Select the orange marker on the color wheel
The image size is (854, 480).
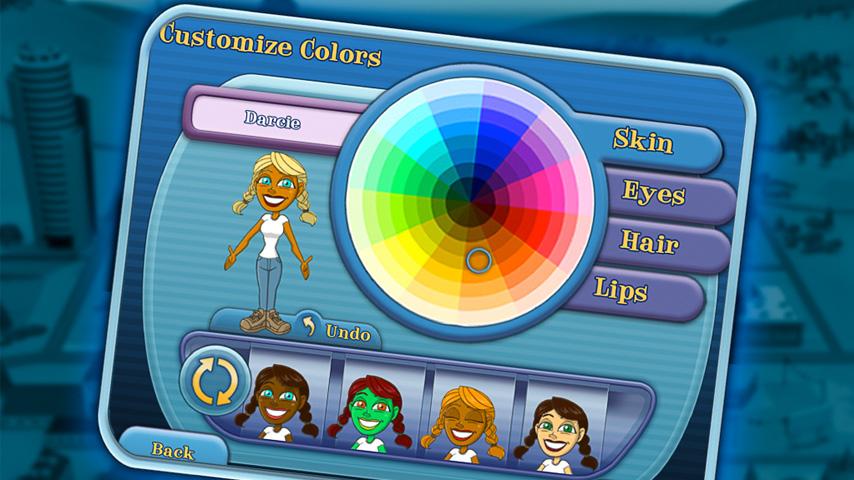(x=478, y=261)
